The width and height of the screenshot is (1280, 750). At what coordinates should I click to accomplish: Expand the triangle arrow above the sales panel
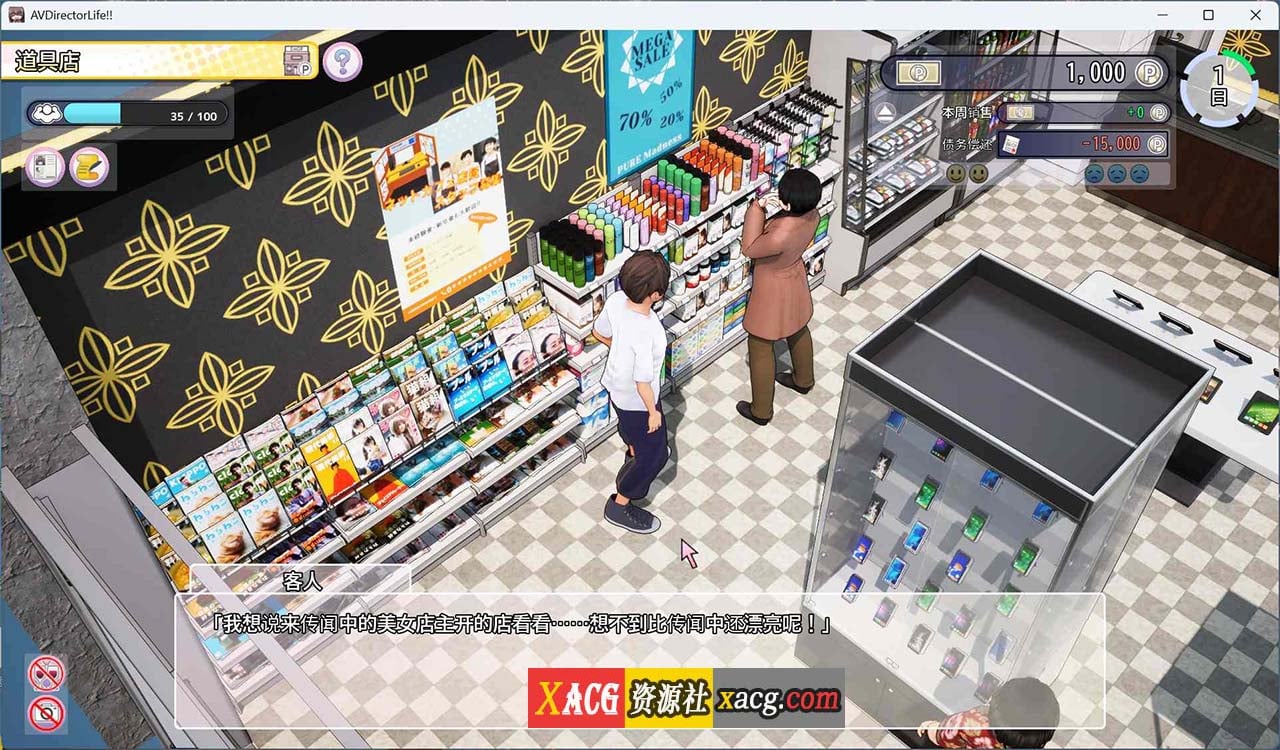pyautogui.click(x=884, y=112)
